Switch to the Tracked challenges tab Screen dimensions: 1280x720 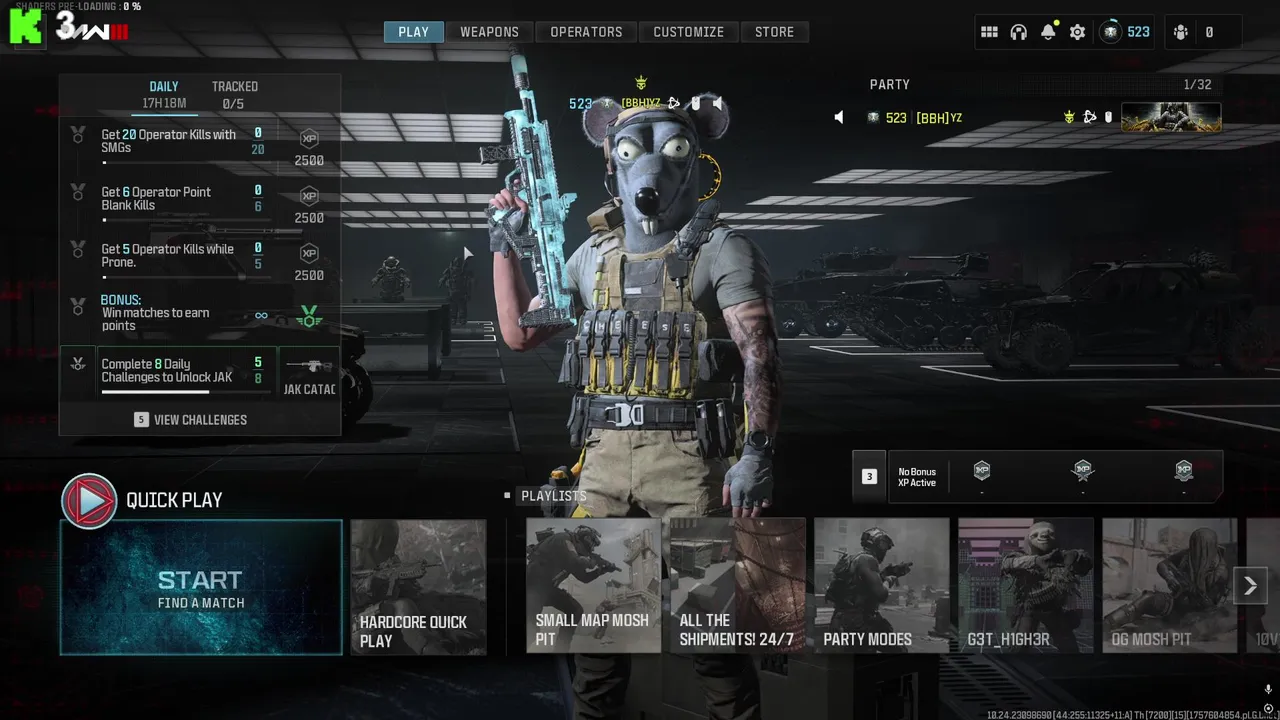click(x=234, y=94)
